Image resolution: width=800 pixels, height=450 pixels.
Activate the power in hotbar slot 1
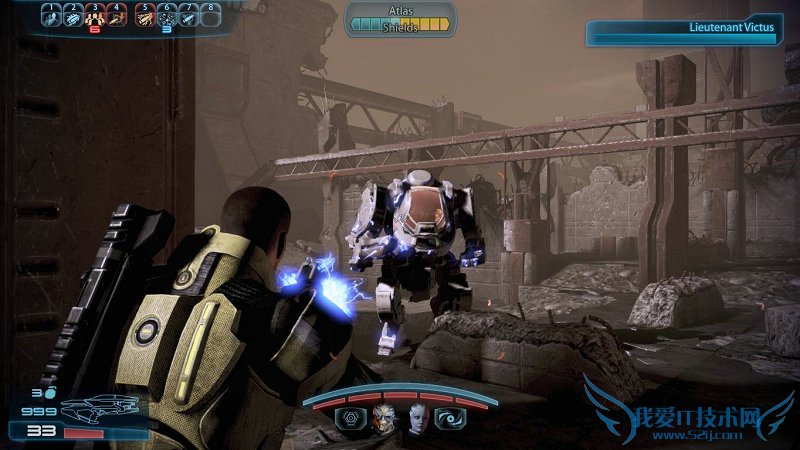click(51, 18)
